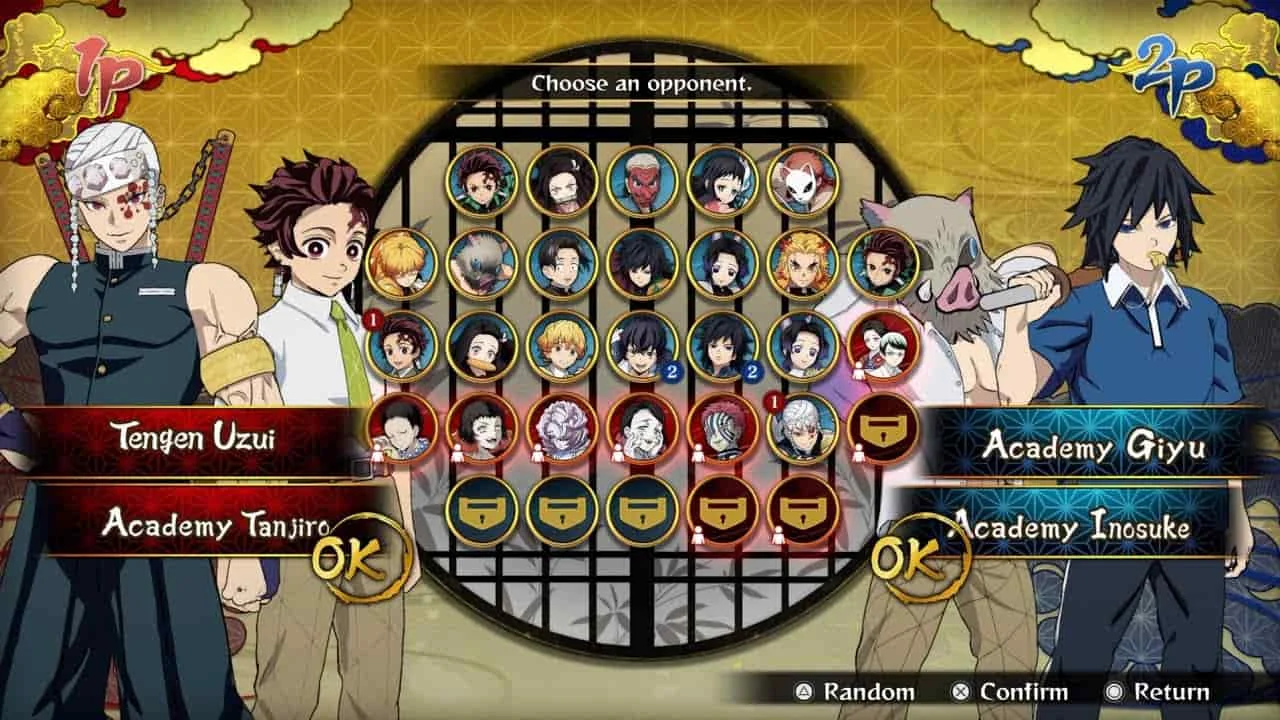1280x720 pixels.
Task: Pick pink-haired Akaza portrait
Action: [x=722, y=427]
